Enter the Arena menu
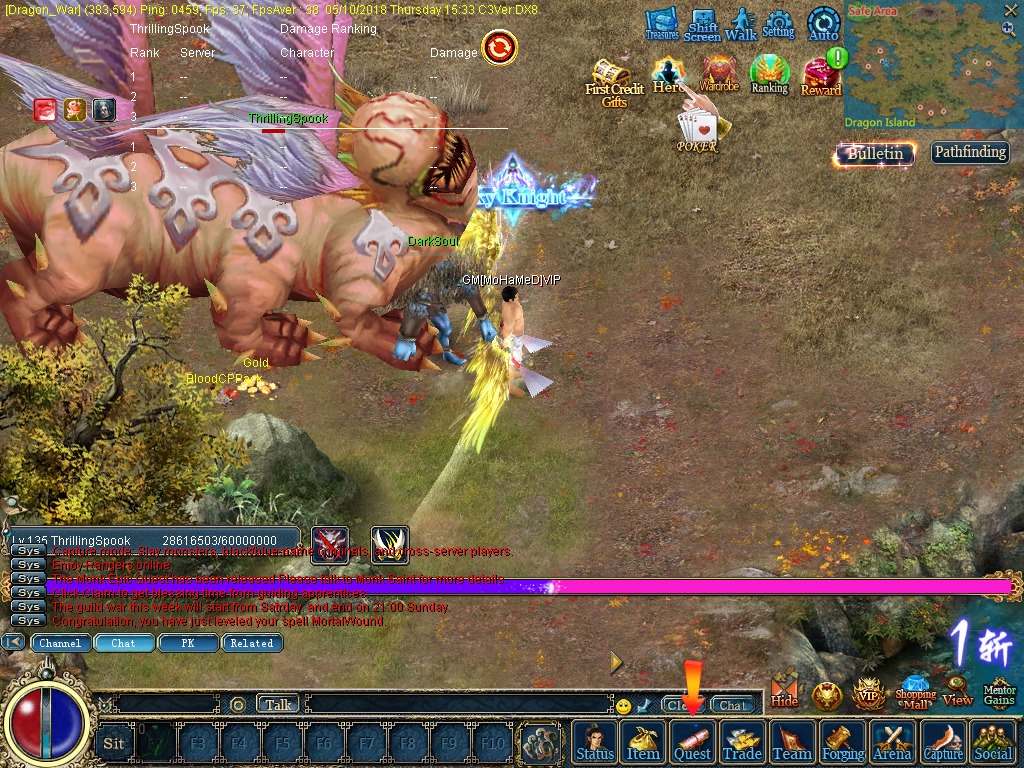This screenshot has width=1024, height=768. (x=892, y=742)
